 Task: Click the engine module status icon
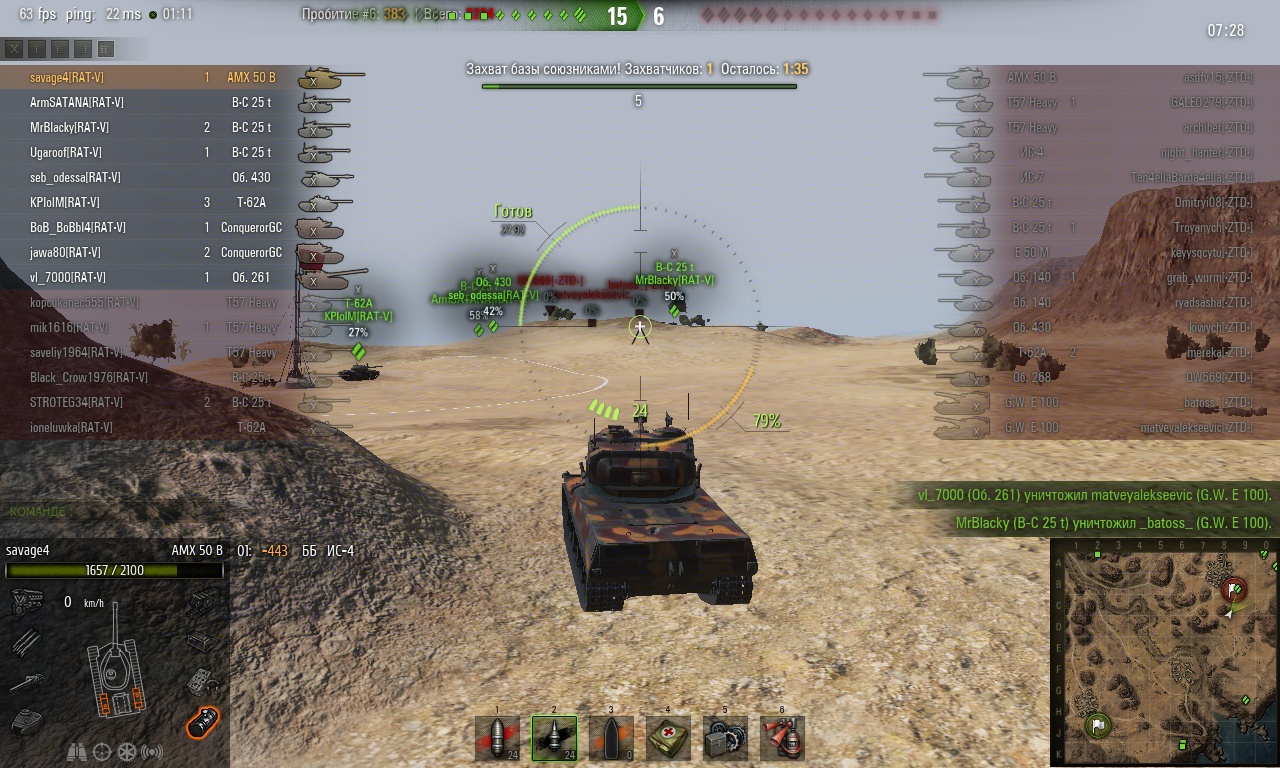click(x=25, y=602)
